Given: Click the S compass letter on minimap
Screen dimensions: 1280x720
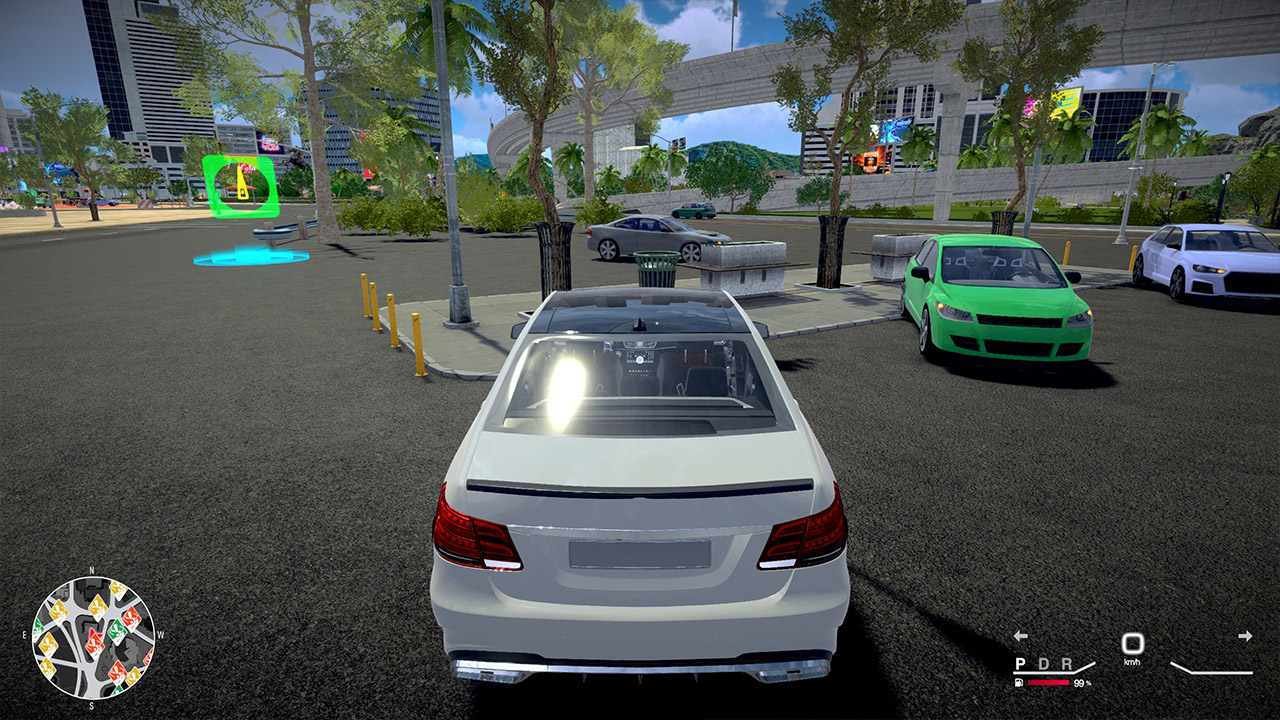Looking at the screenshot, I should point(92,705).
